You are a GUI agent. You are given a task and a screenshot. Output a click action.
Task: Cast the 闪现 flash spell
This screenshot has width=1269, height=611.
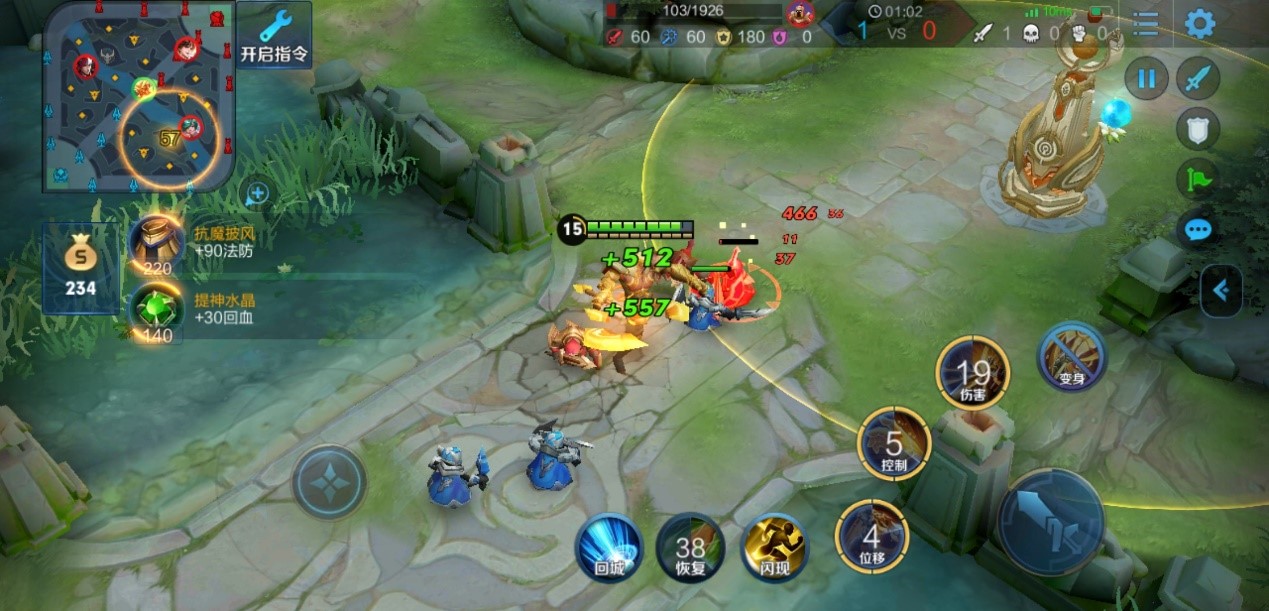click(x=774, y=547)
